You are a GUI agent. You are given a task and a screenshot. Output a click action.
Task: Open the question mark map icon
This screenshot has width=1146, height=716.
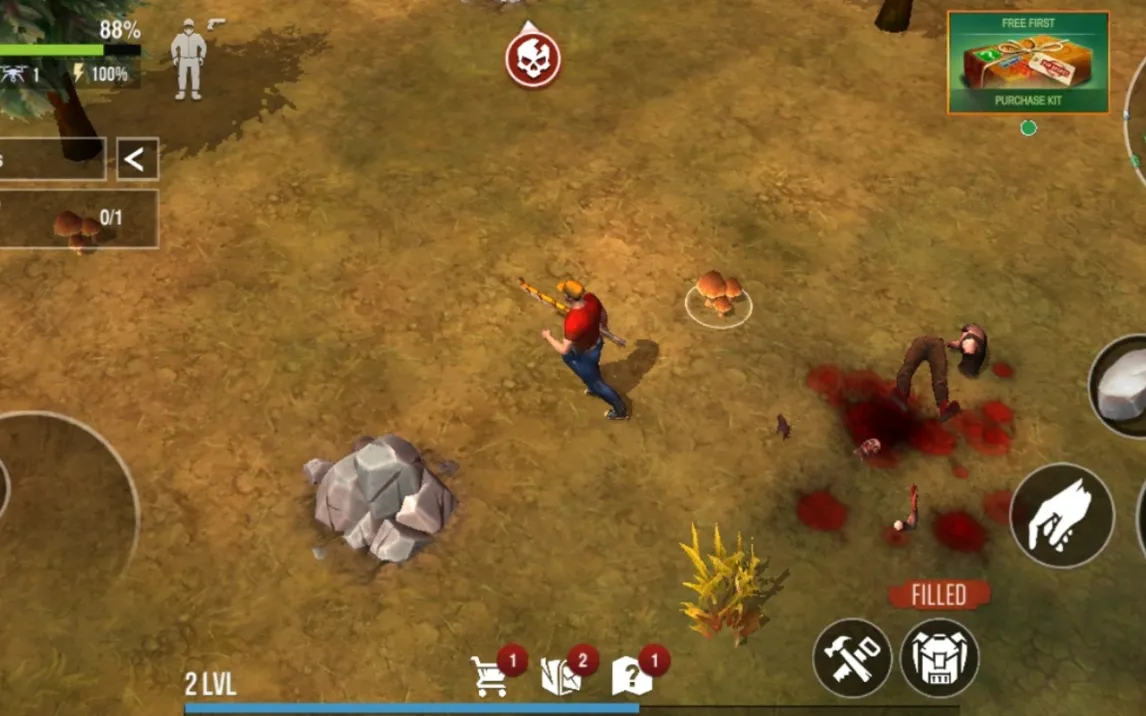[632, 677]
